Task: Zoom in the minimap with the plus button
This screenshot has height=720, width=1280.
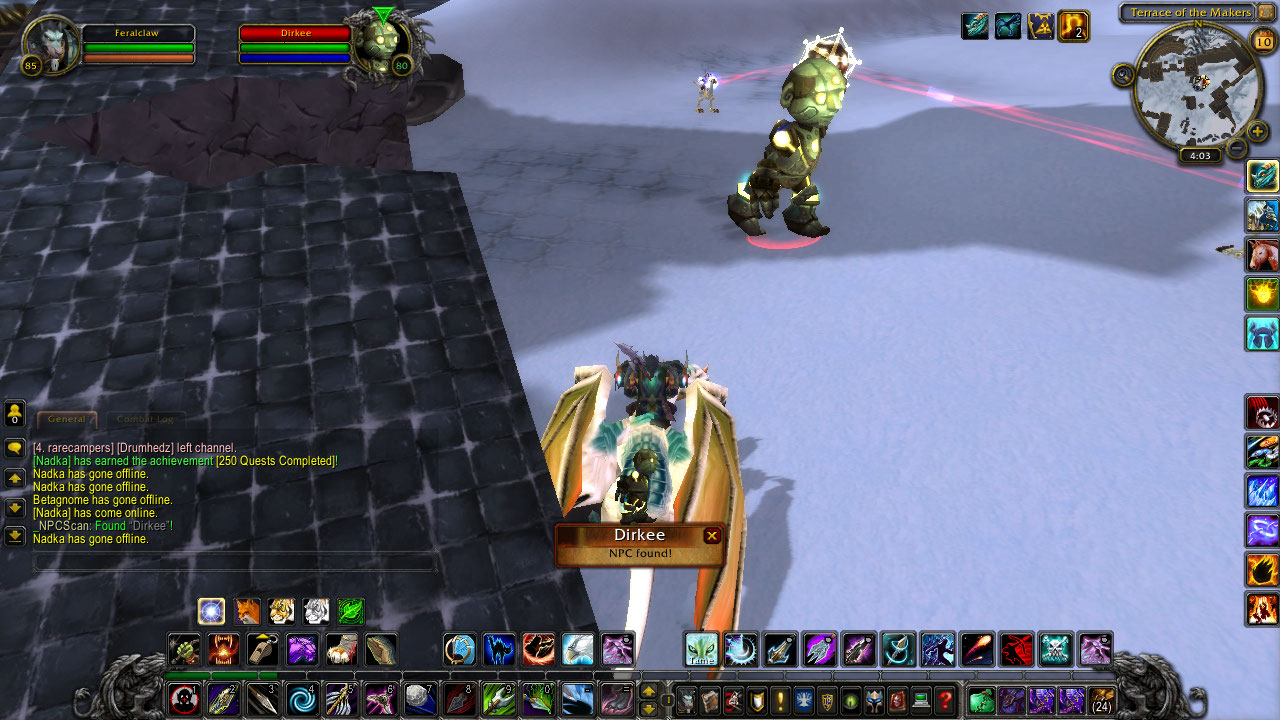Action: [1256, 129]
